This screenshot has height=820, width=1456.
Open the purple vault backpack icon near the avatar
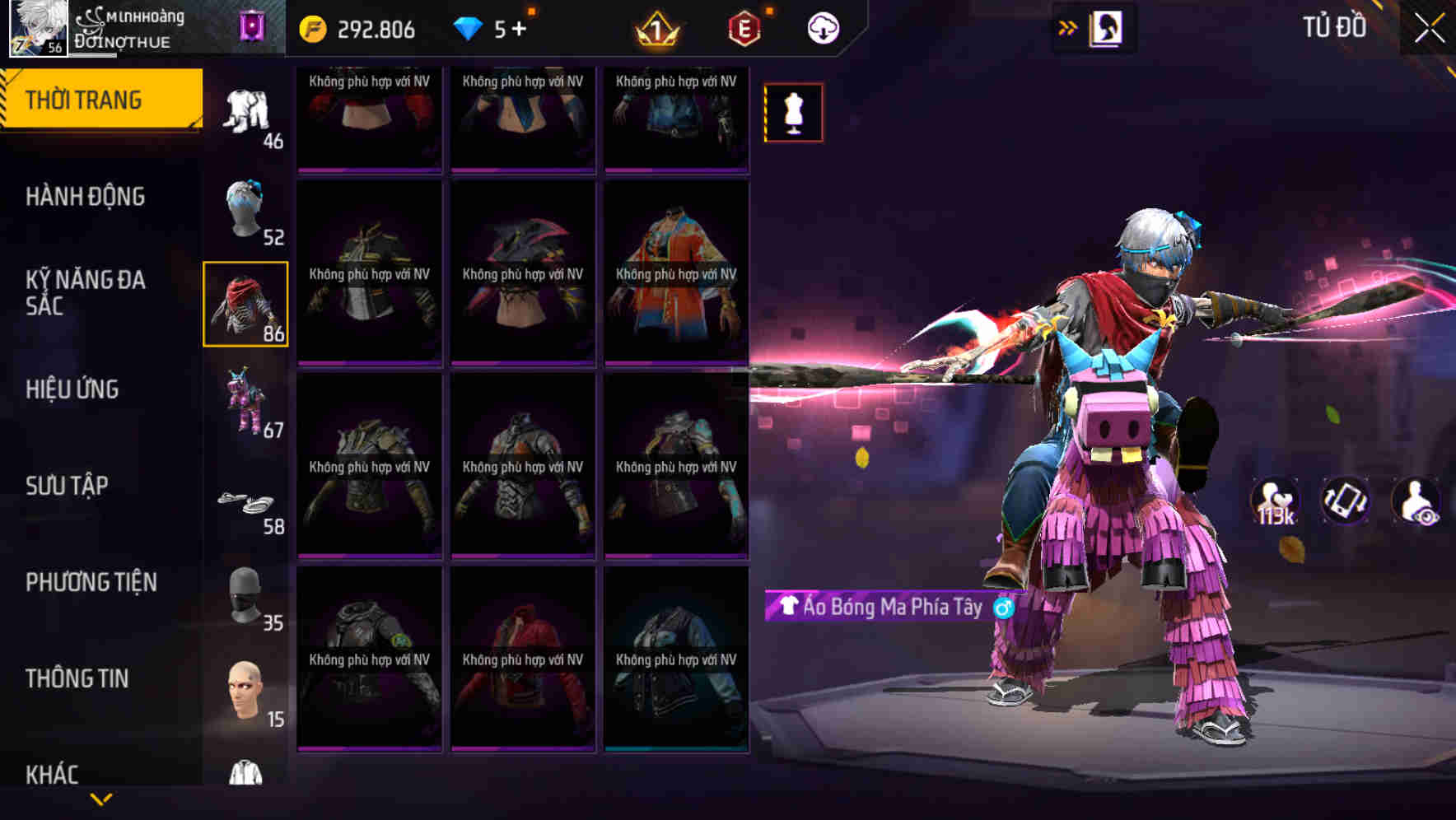(x=252, y=27)
